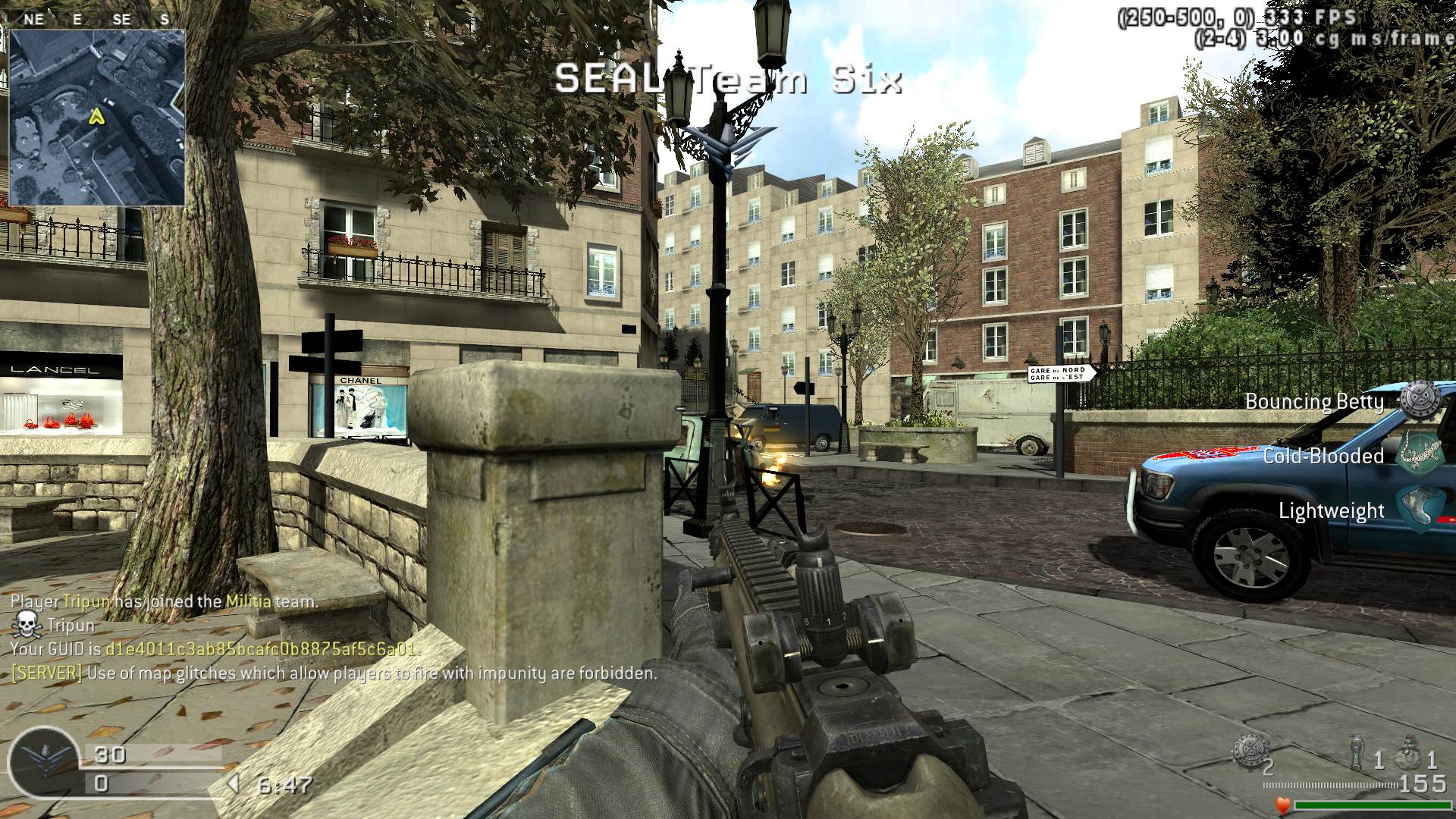1456x819 pixels.
Task: Click the skull icon next to Tripun
Action: coord(27,625)
